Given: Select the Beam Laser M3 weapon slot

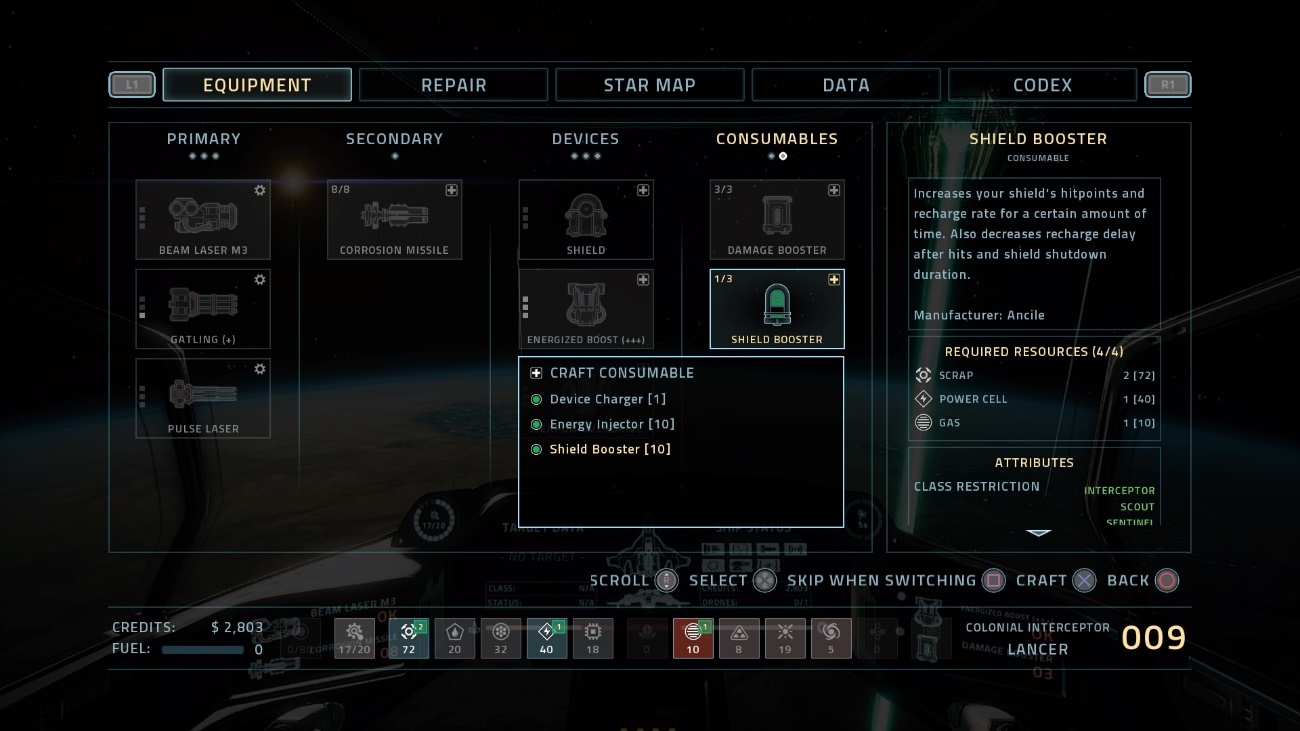Looking at the screenshot, I should pyautogui.click(x=203, y=219).
